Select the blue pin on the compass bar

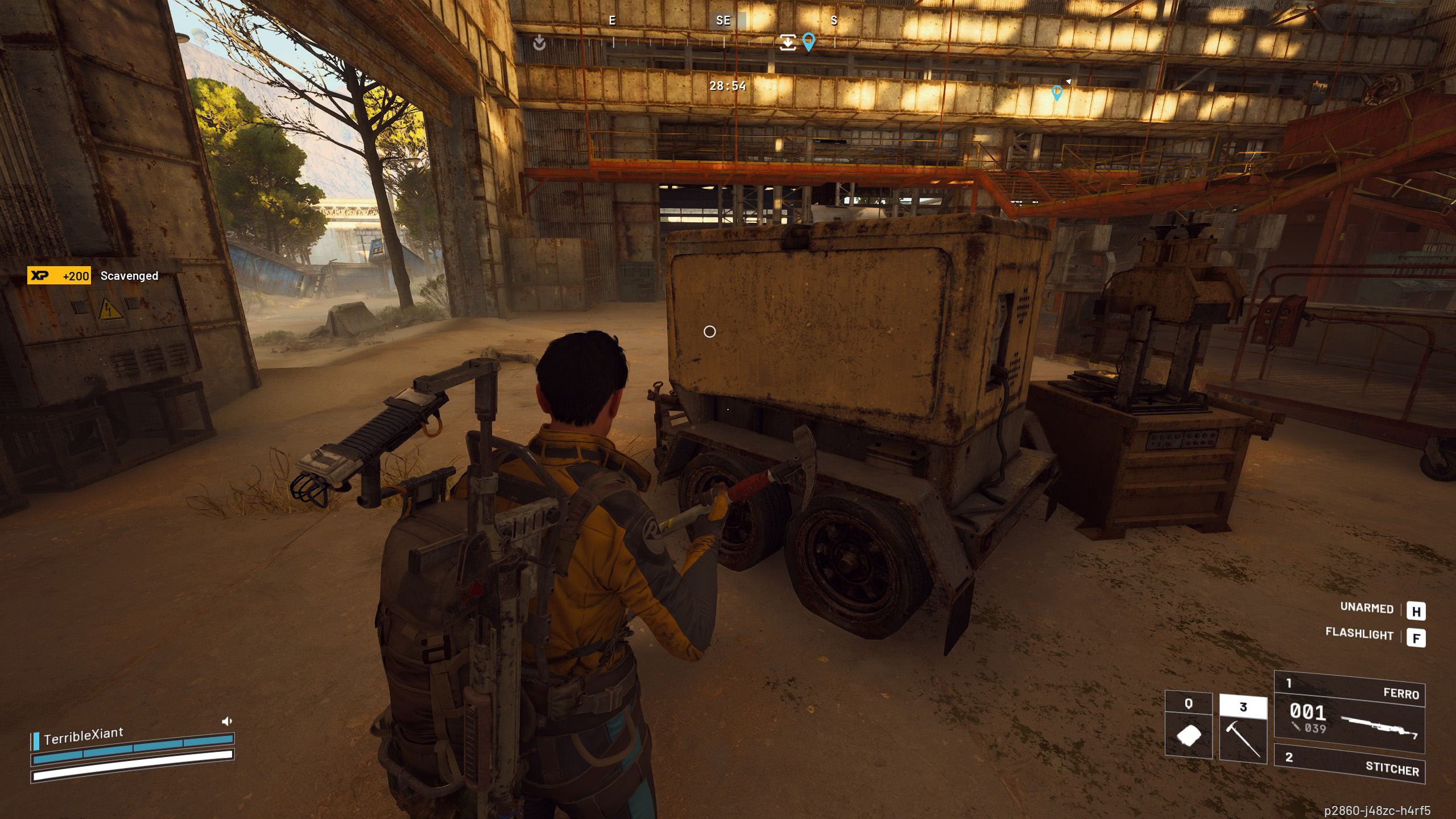808,42
